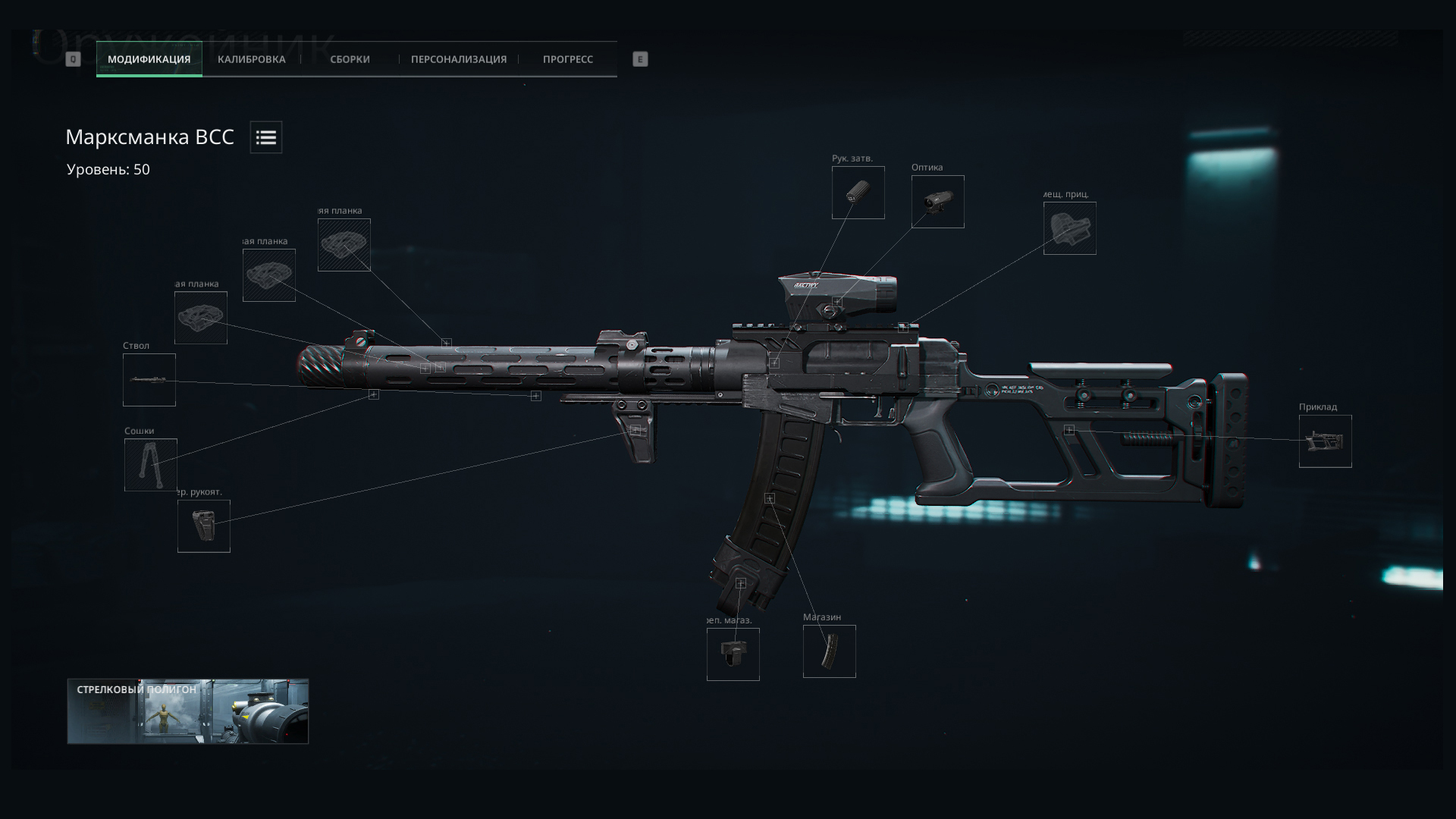The width and height of the screenshot is (1456, 819).
Task: Change the Оптика scope slot
Action: click(937, 202)
